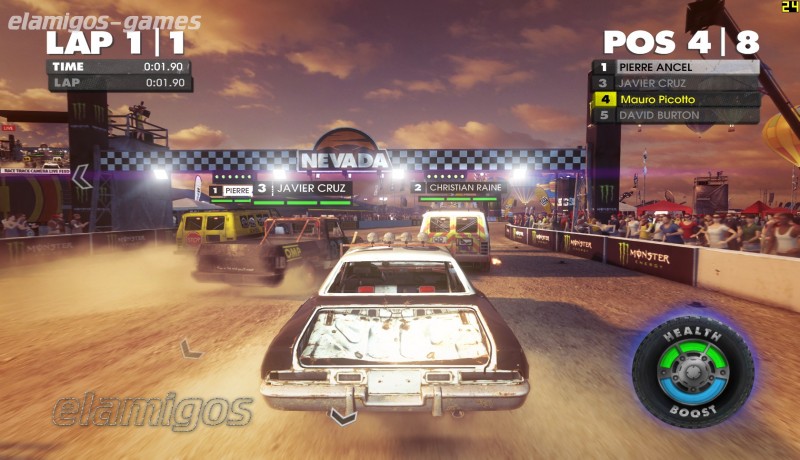
Task: Choose the highlighted Mauro Picotto row
Action: (676, 99)
